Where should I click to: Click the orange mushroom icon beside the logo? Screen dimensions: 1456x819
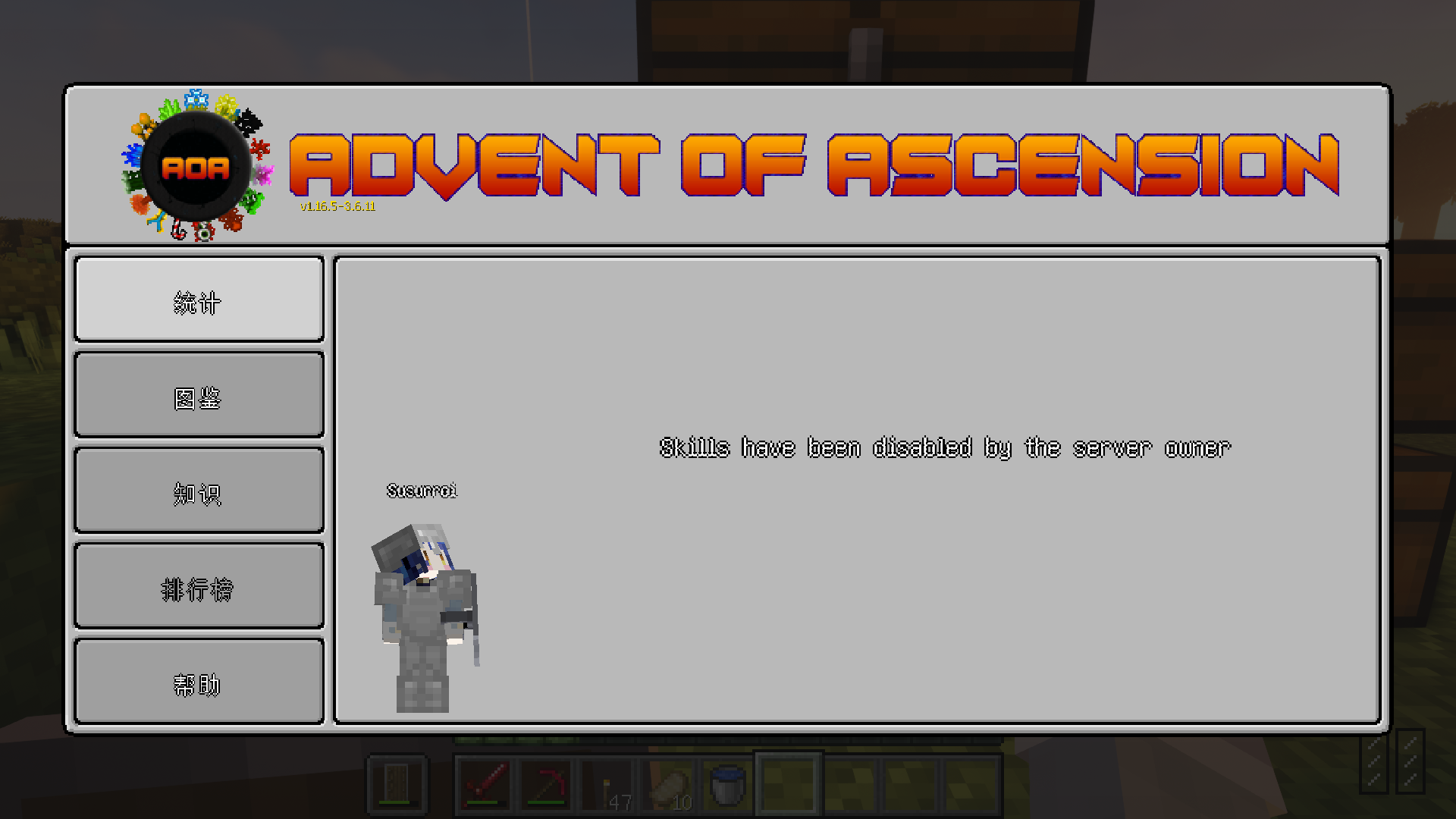pos(140,124)
